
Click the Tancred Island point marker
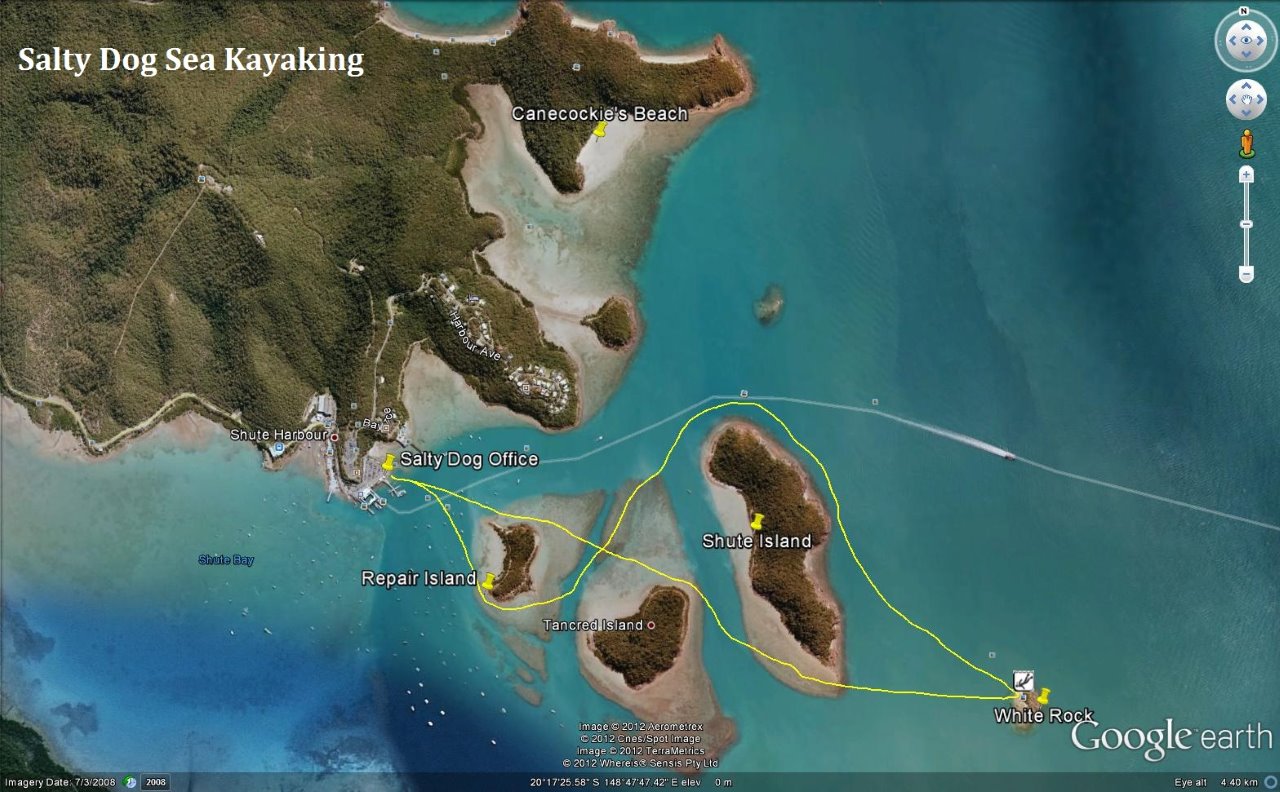(x=651, y=624)
